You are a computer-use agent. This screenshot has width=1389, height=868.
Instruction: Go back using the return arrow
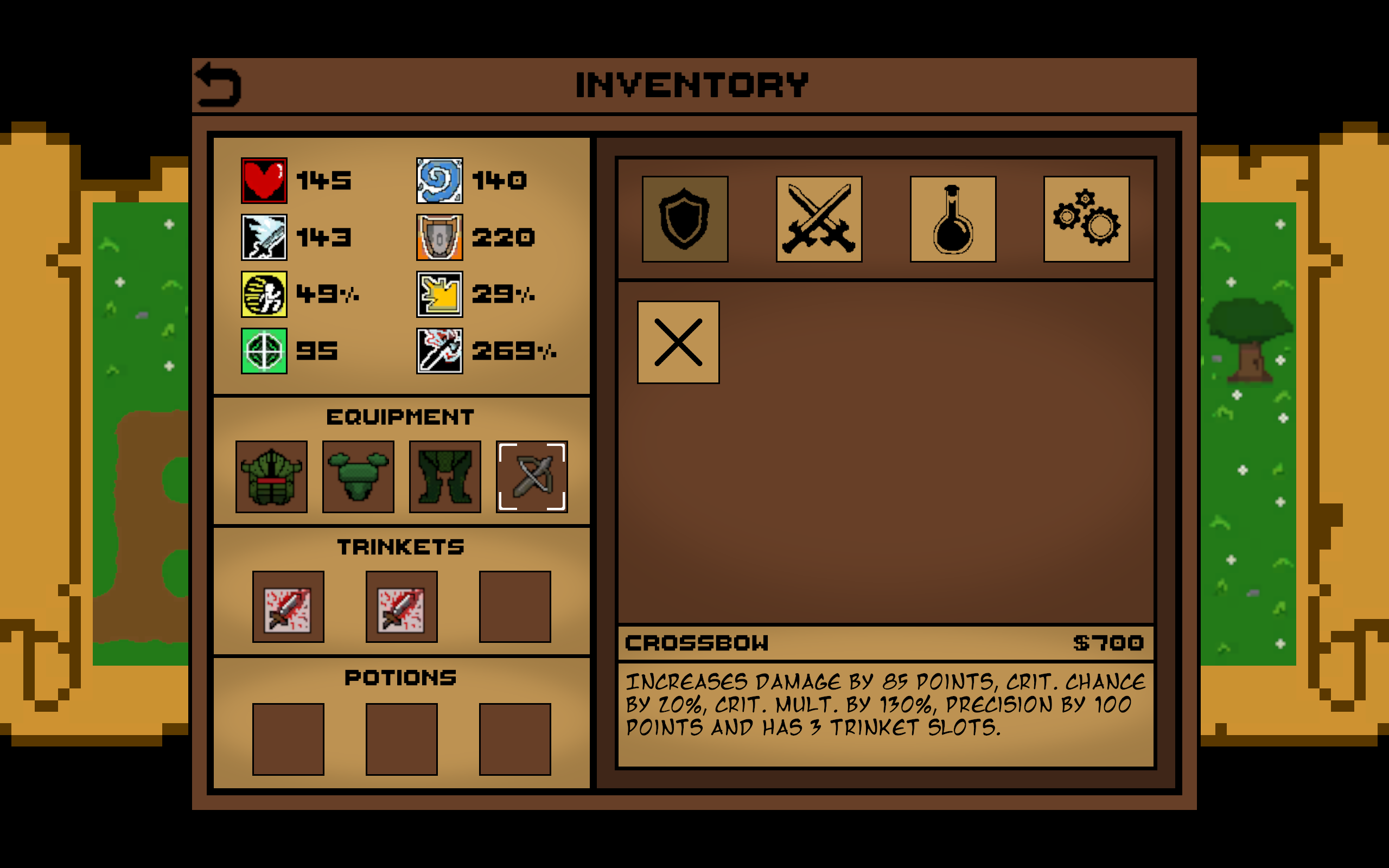[x=218, y=85]
